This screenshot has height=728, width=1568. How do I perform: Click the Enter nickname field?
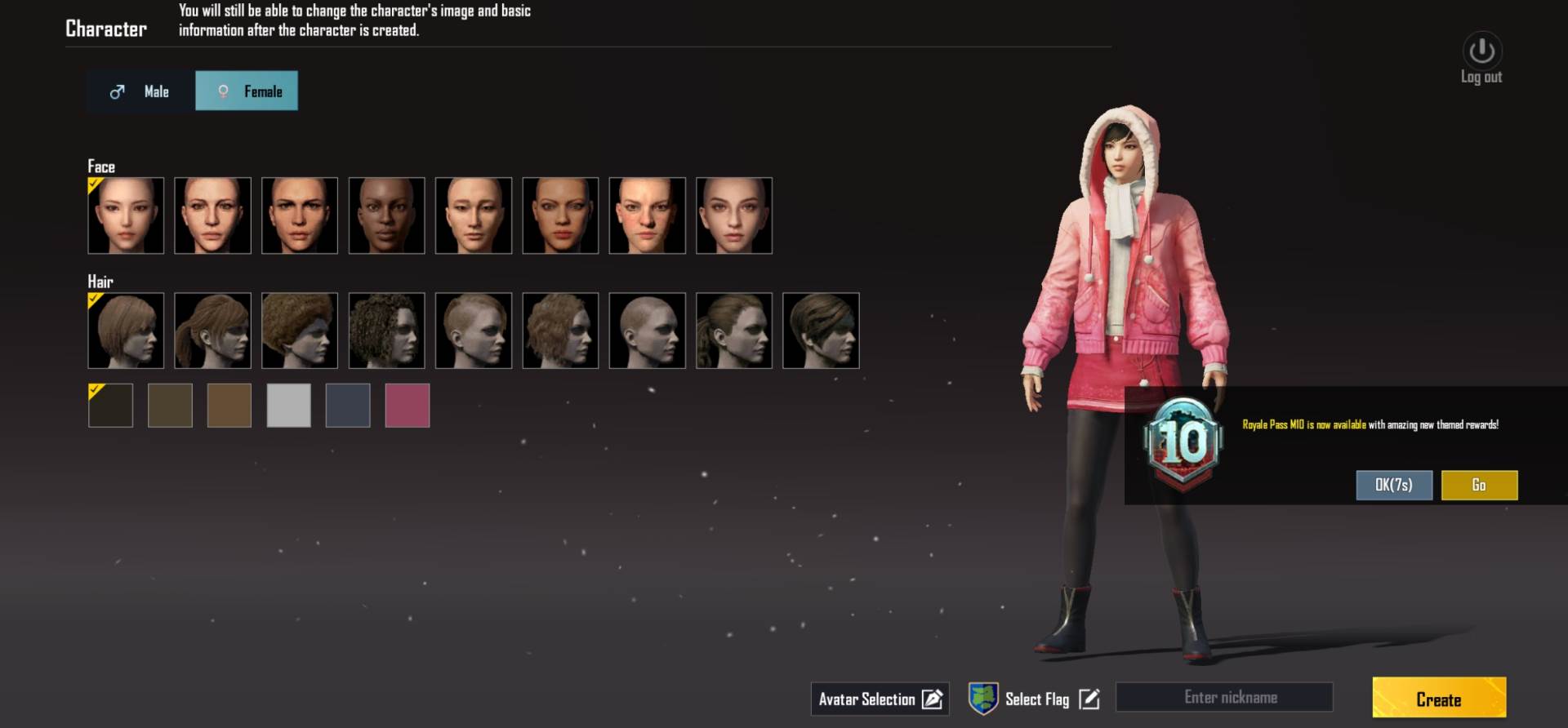(x=1224, y=698)
